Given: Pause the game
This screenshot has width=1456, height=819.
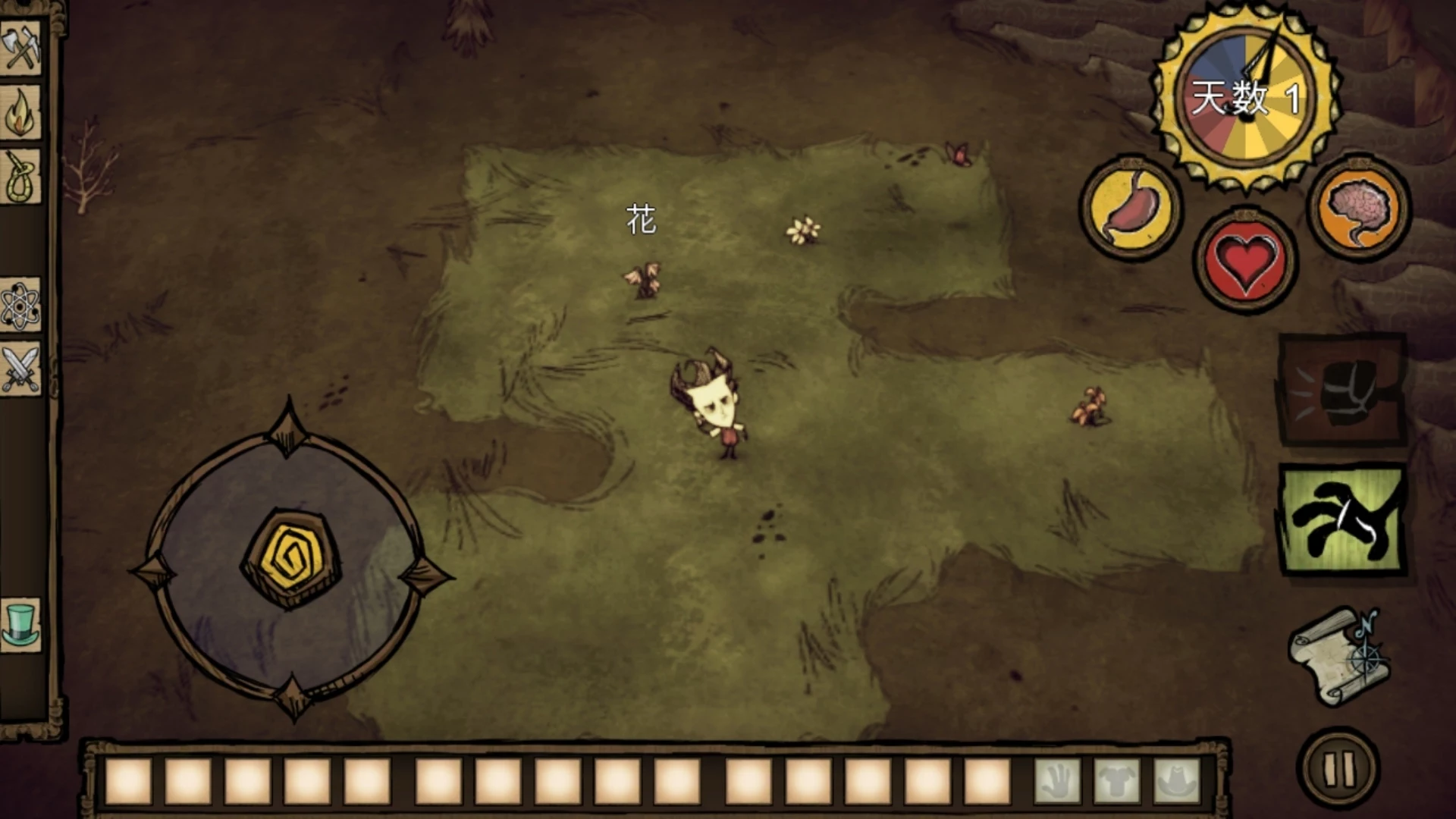Looking at the screenshot, I should click(x=1338, y=769).
